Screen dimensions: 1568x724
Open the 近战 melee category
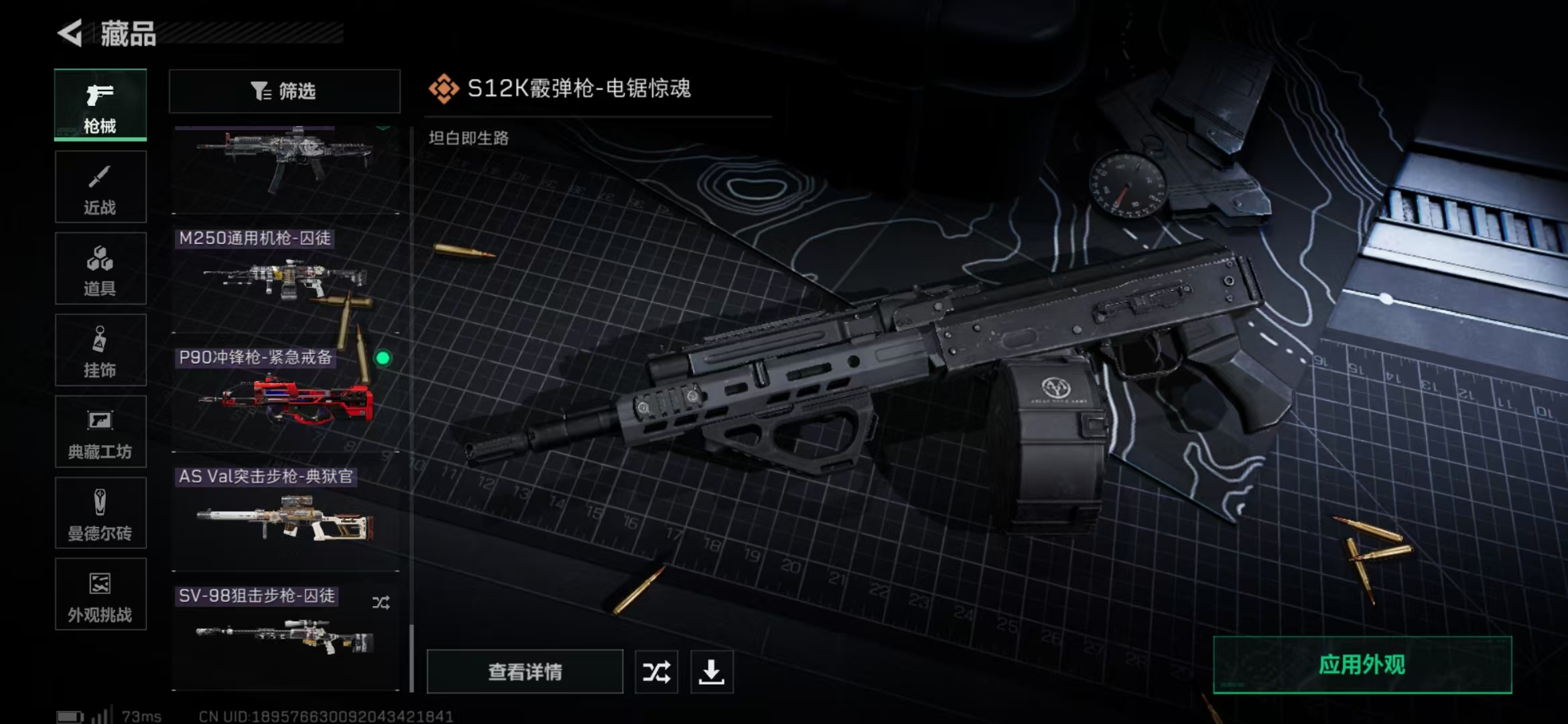click(99, 186)
